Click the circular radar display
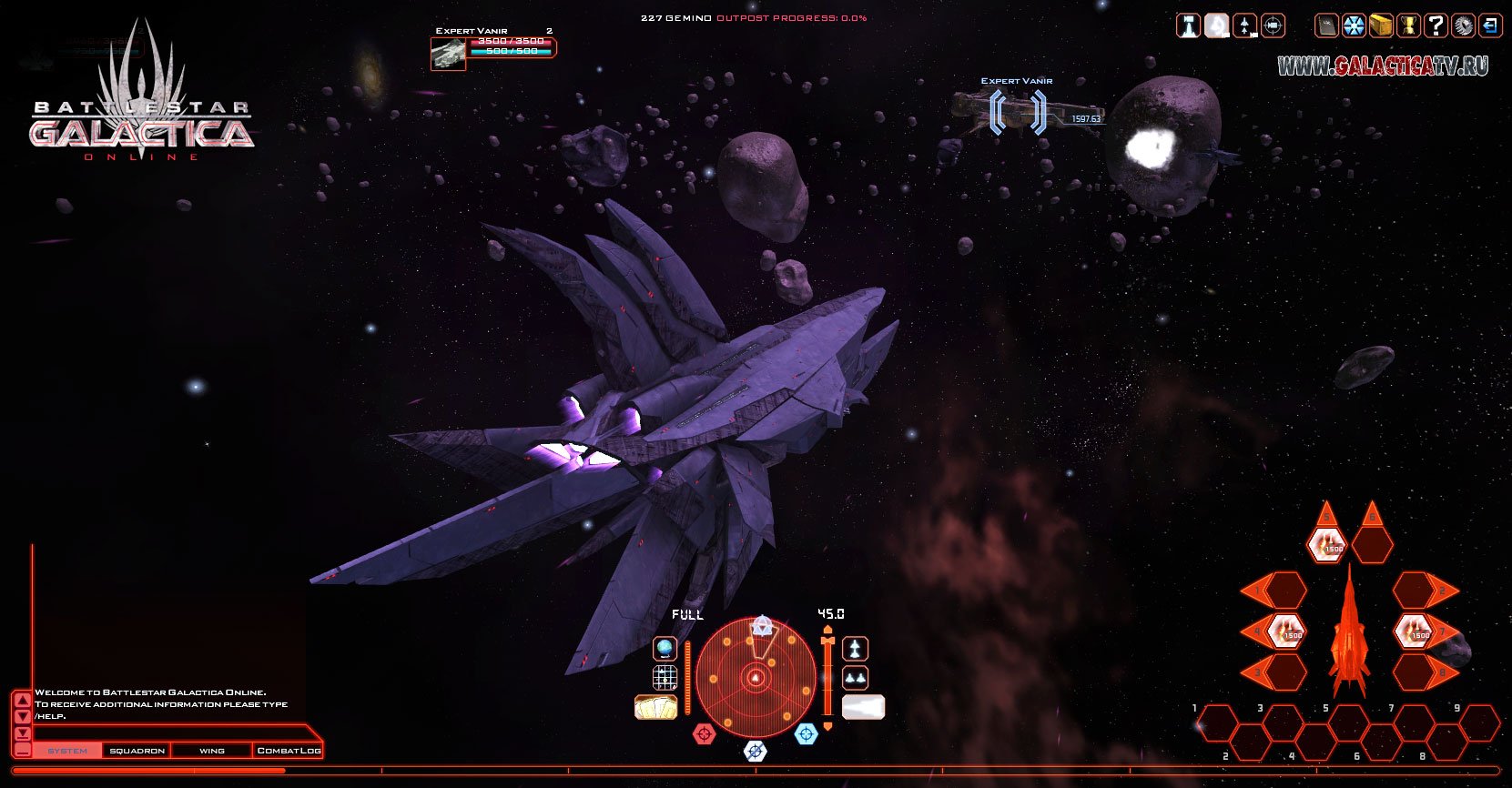This screenshot has width=1512, height=788. [756, 678]
